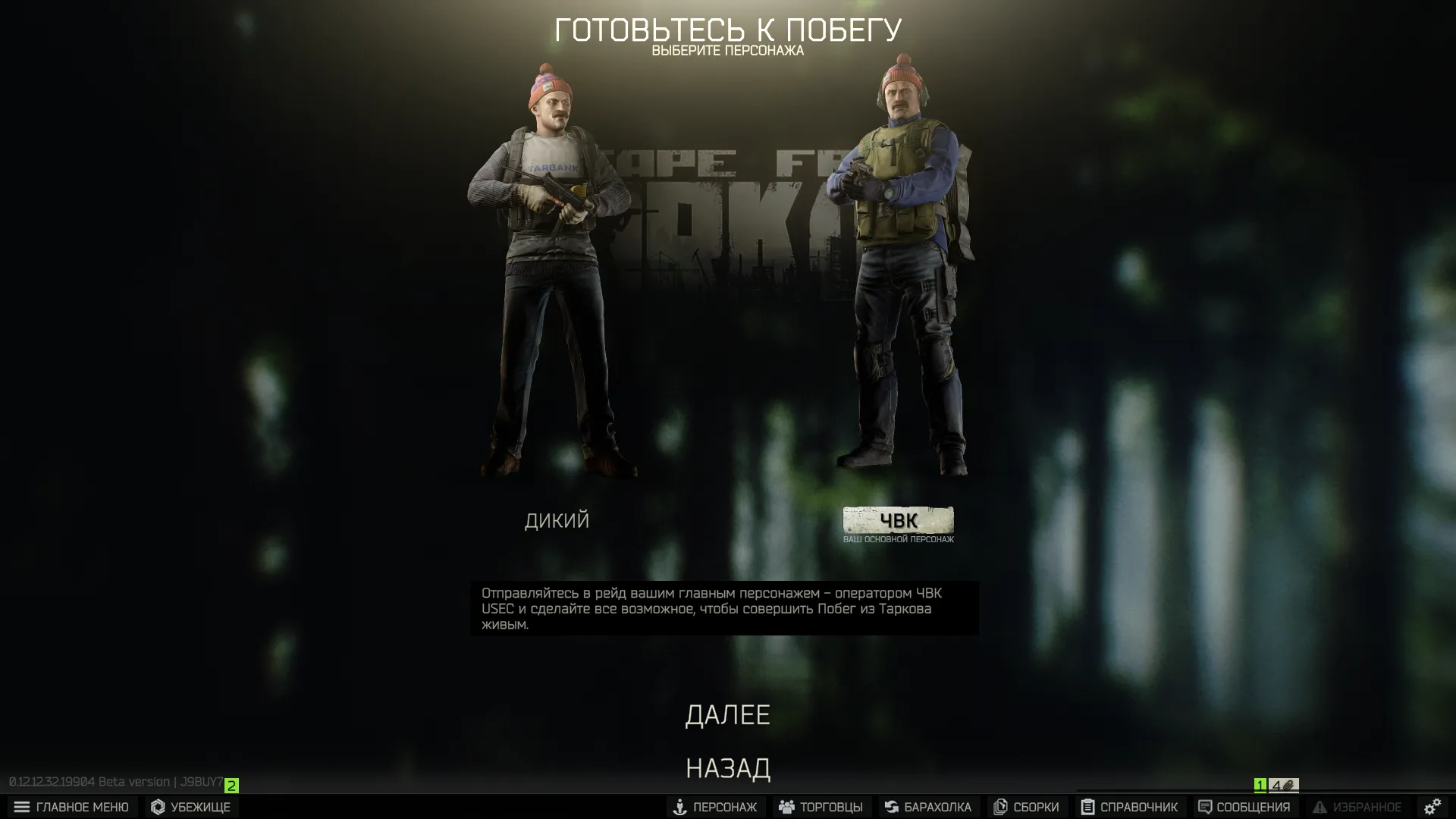Open the СПРАВОЧНИК handbook icon
Viewport: 1456px width, 819px height.
click(1087, 807)
